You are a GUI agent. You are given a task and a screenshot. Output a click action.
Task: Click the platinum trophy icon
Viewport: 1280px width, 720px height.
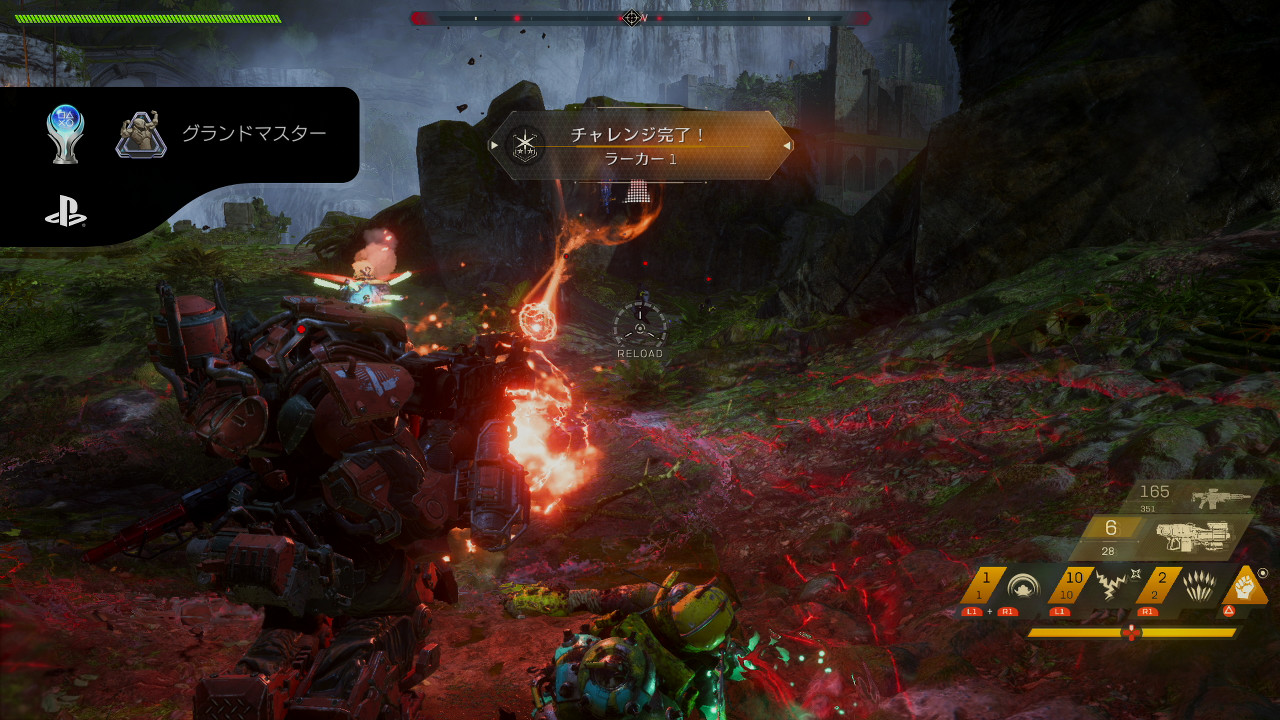[66, 134]
